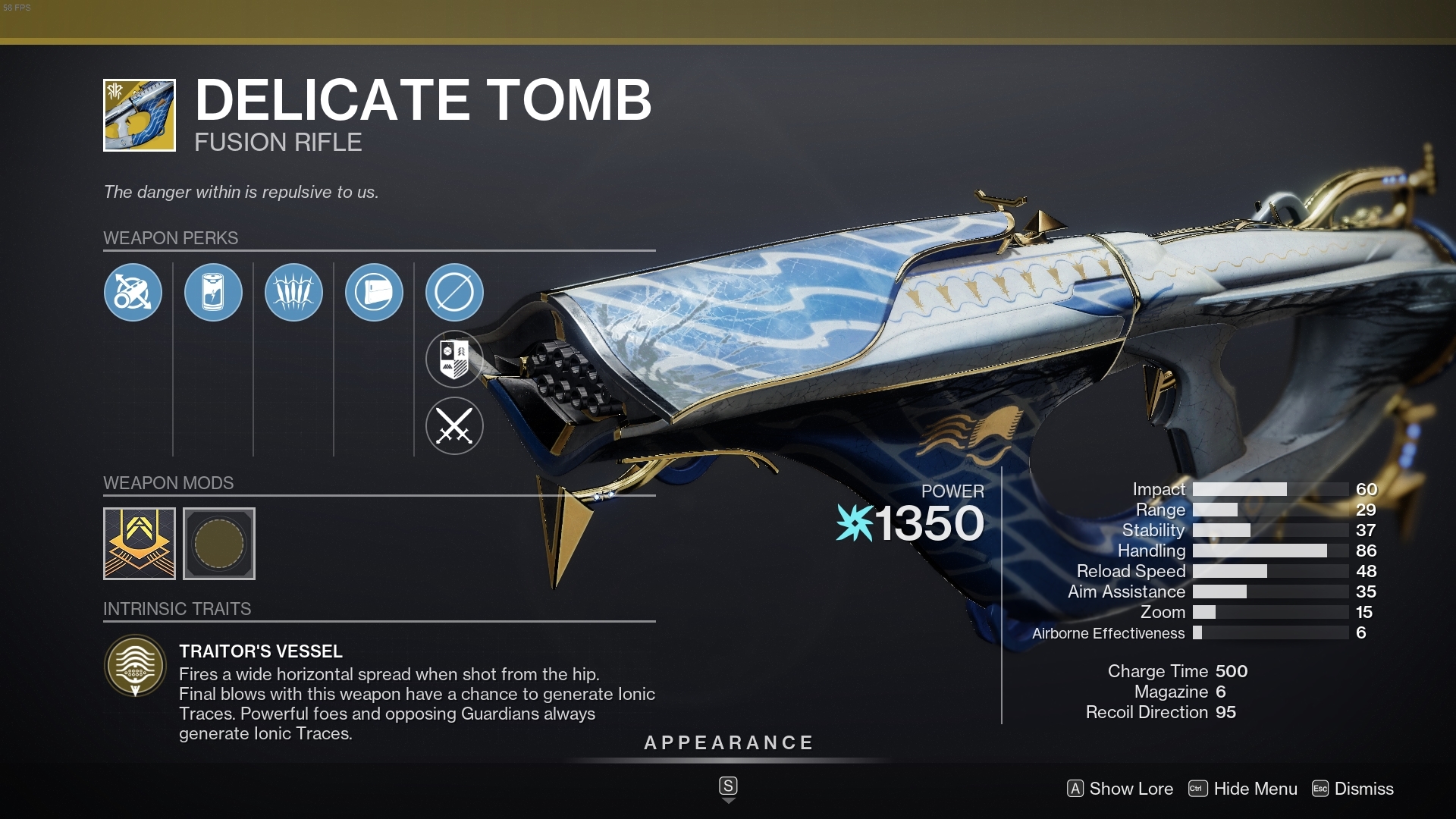This screenshot has width=1456, height=819.
Task: Select the crossed swords kill tracker icon
Action: point(454,425)
